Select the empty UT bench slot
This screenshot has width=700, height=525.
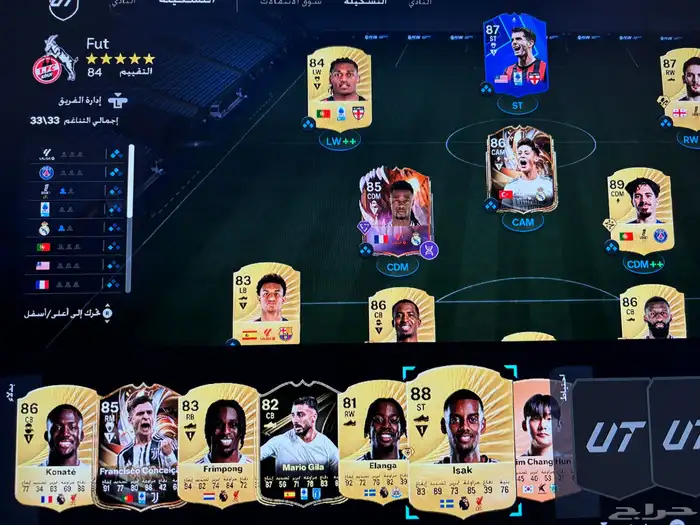tap(611, 436)
